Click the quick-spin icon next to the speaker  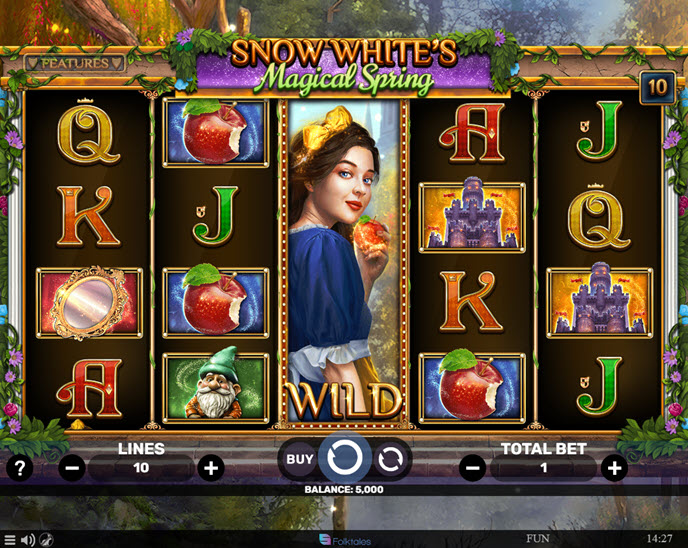click(x=47, y=540)
